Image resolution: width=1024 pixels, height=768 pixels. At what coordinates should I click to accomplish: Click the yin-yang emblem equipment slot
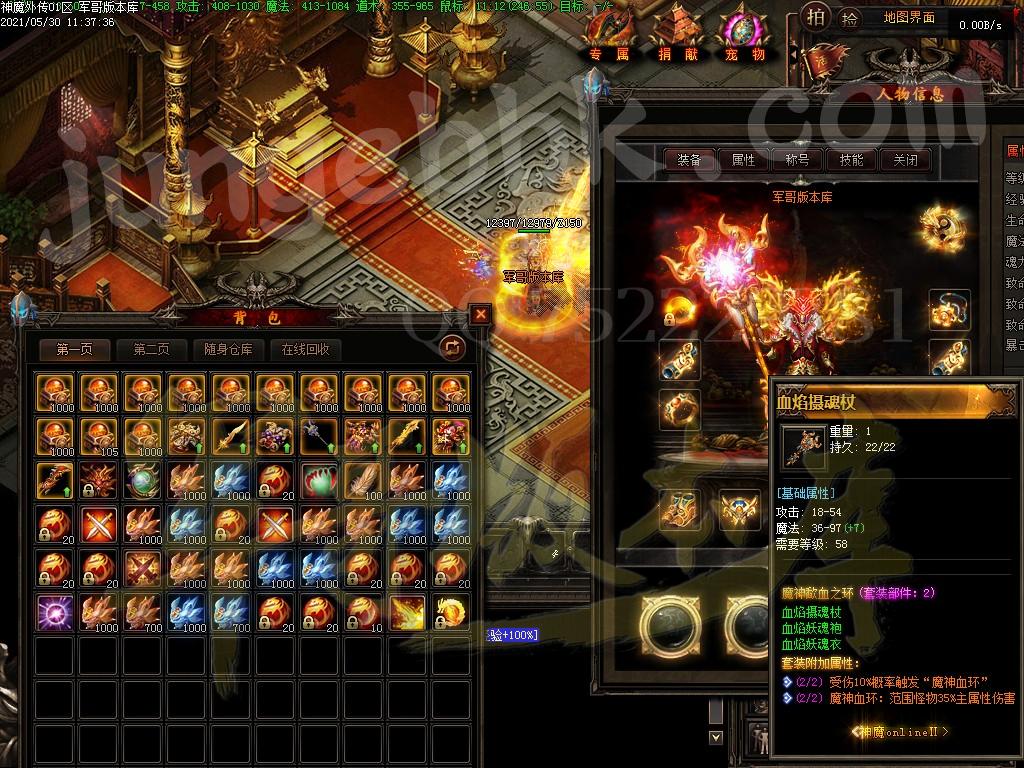[x=943, y=228]
